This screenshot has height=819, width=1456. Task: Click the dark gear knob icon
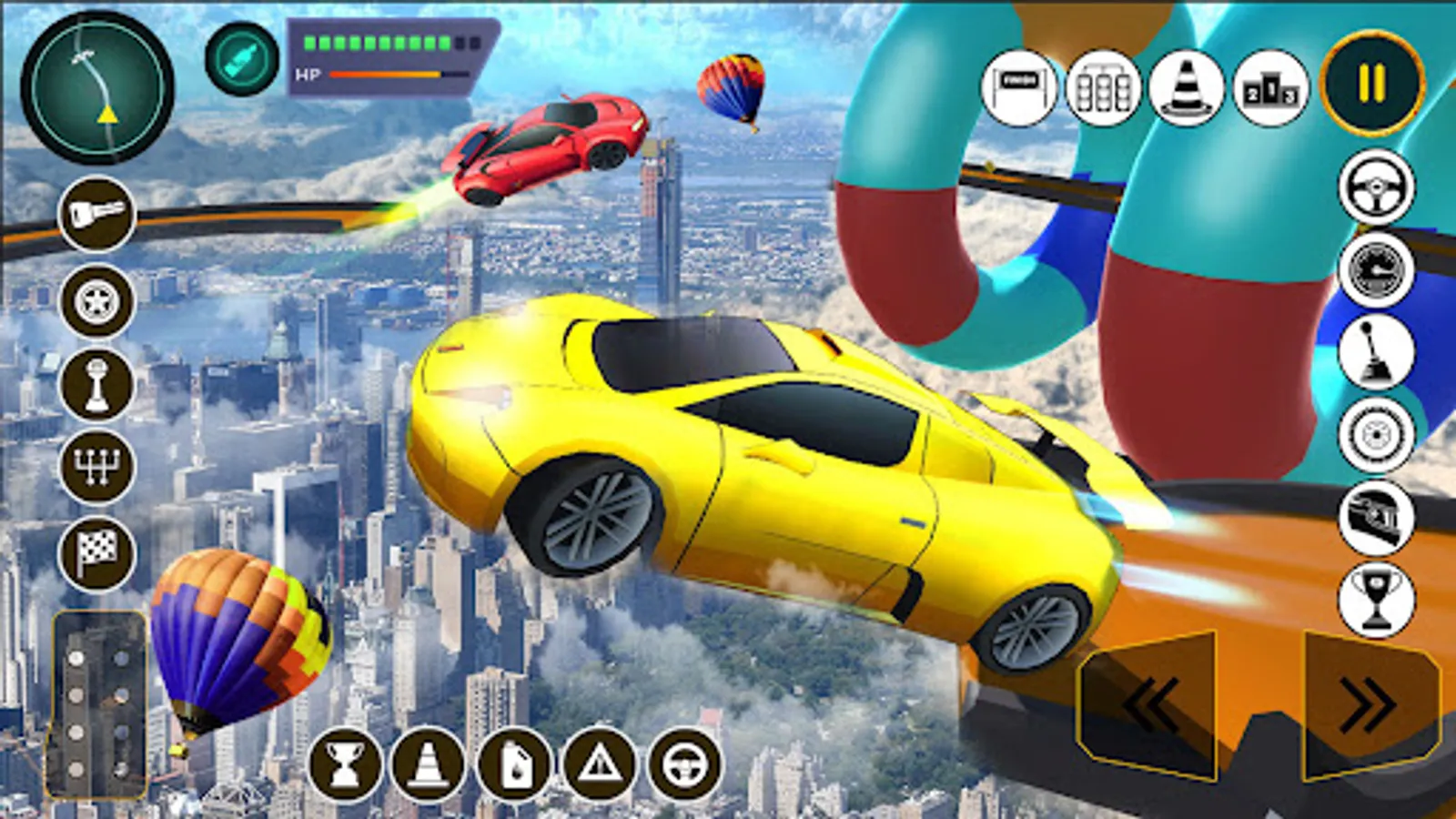point(96,385)
